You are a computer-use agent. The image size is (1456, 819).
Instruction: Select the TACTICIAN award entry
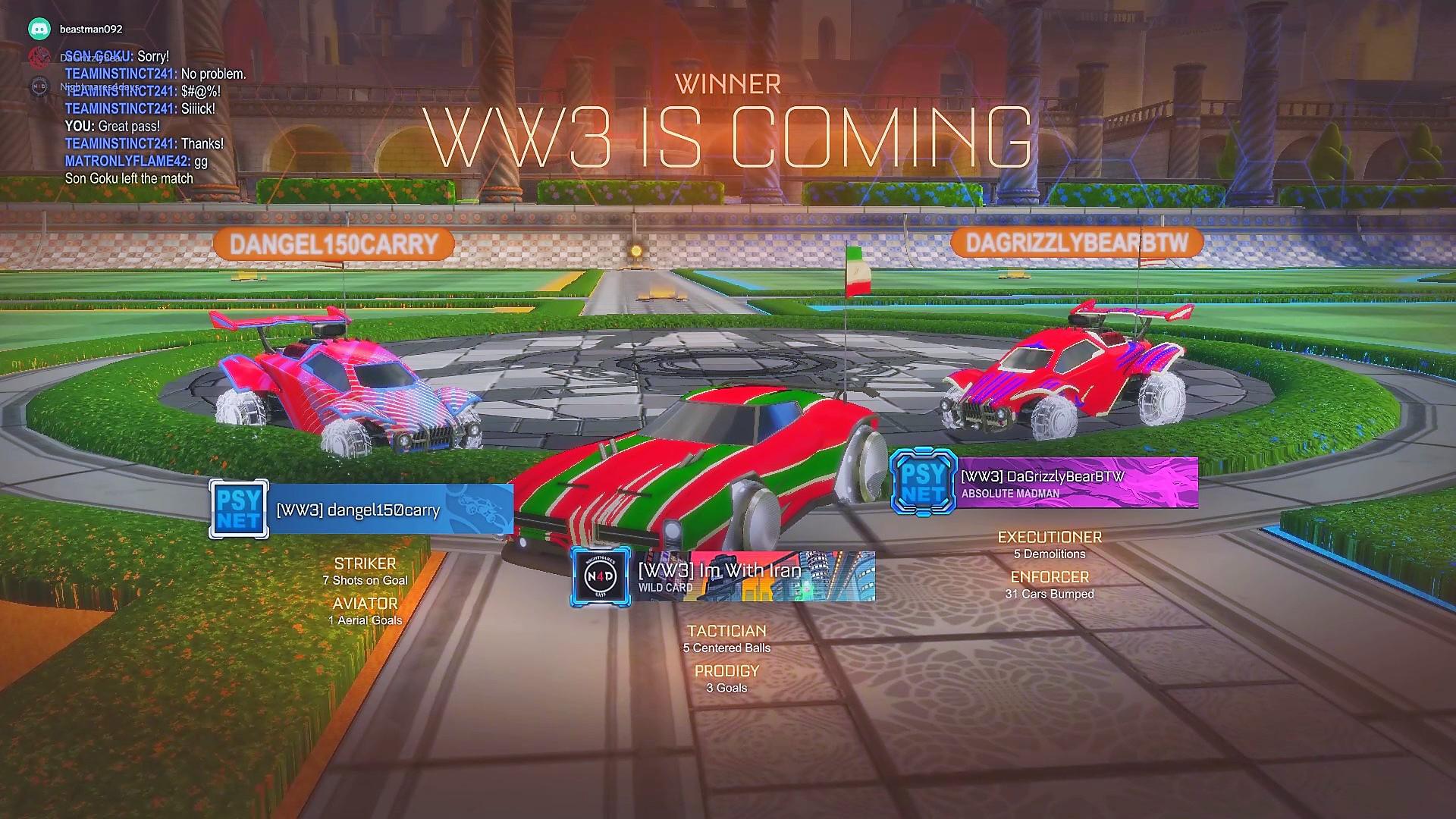point(726,630)
